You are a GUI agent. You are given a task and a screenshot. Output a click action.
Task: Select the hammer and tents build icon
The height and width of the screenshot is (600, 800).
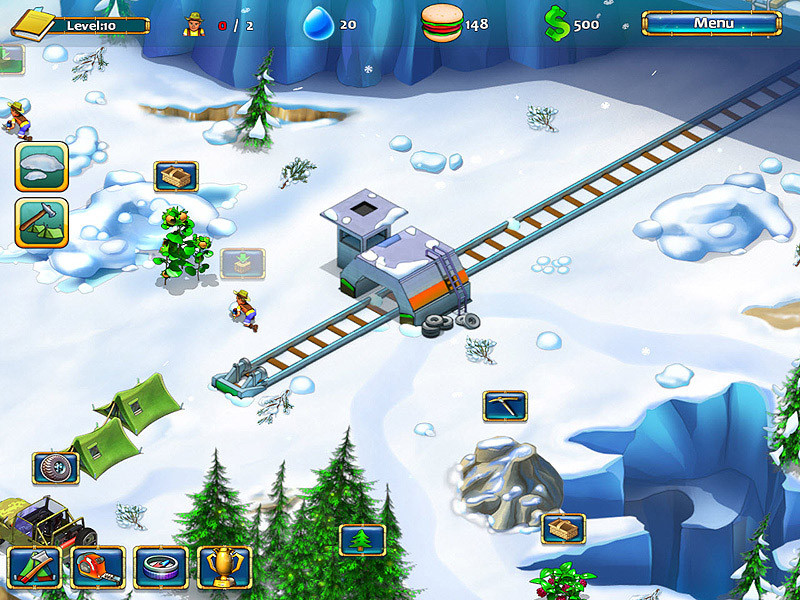[x=42, y=222]
